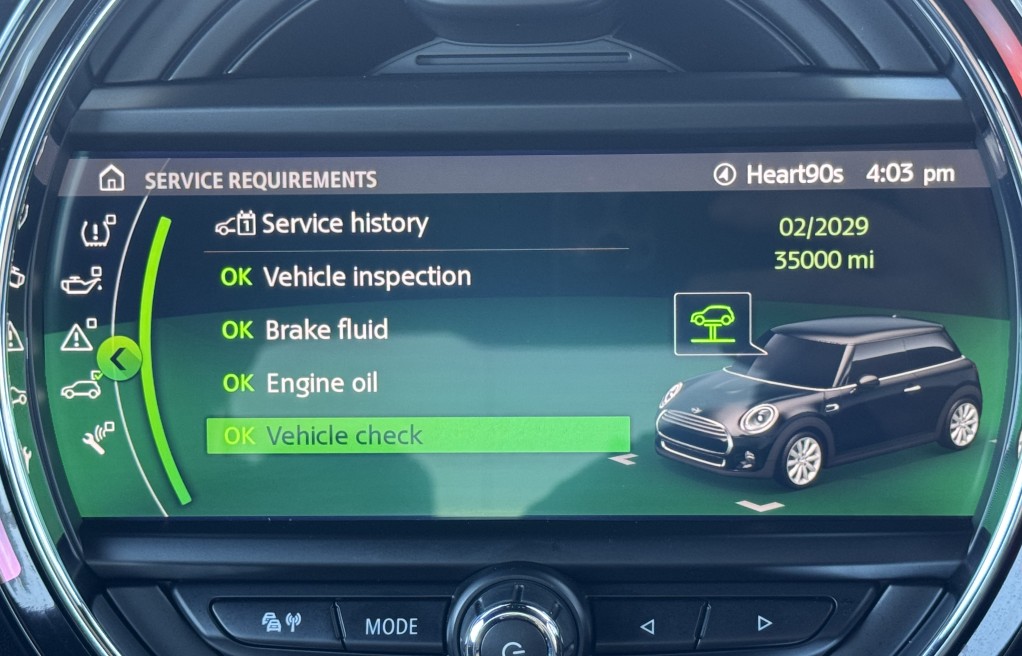The image size is (1022, 656).
Task: Tap the car lift service symbol
Action: pyautogui.click(x=712, y=323)
